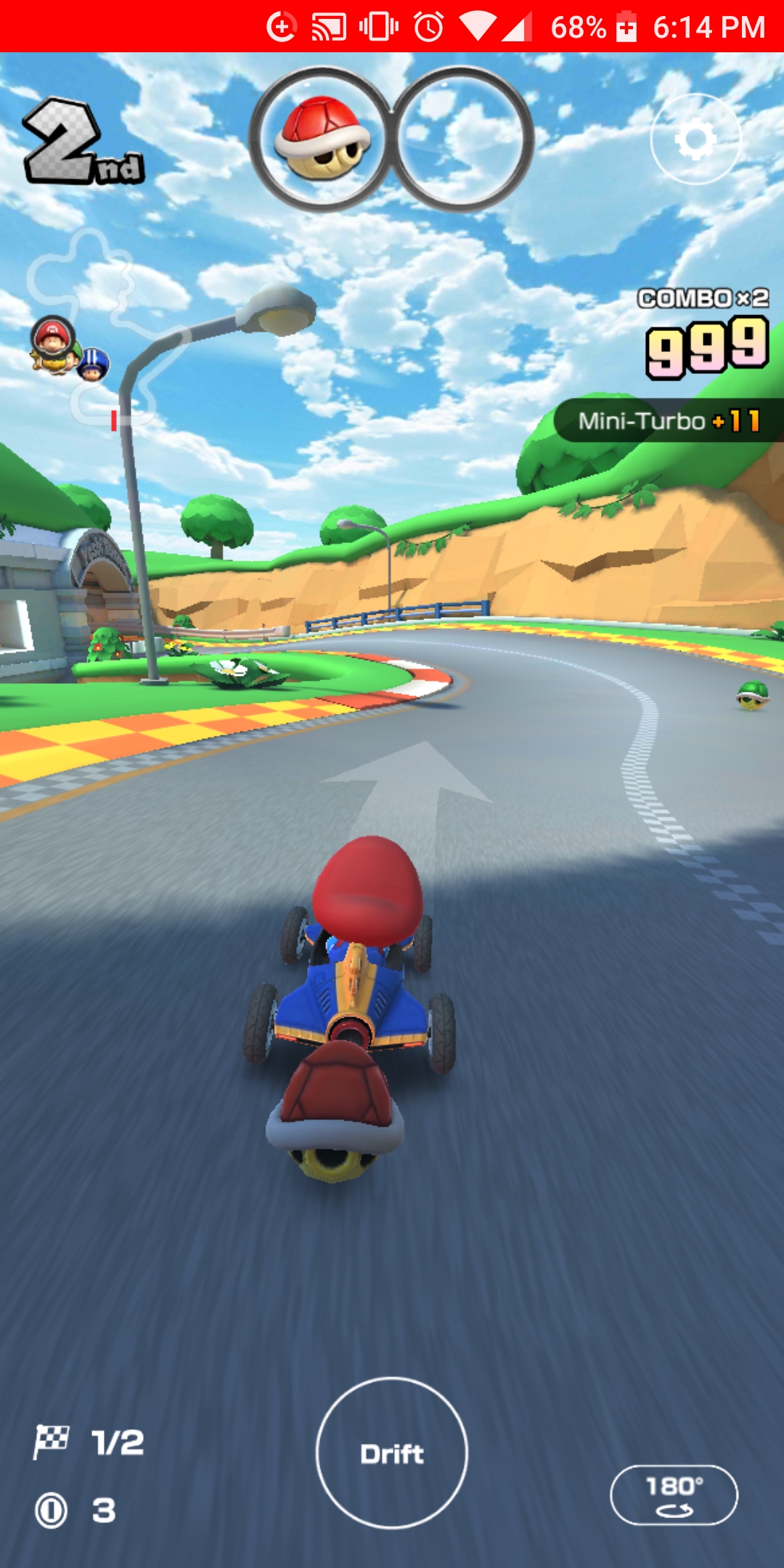The image size is (784, 1568).
Task: Tap the Drift button
Action: [x=392, y=1453]
